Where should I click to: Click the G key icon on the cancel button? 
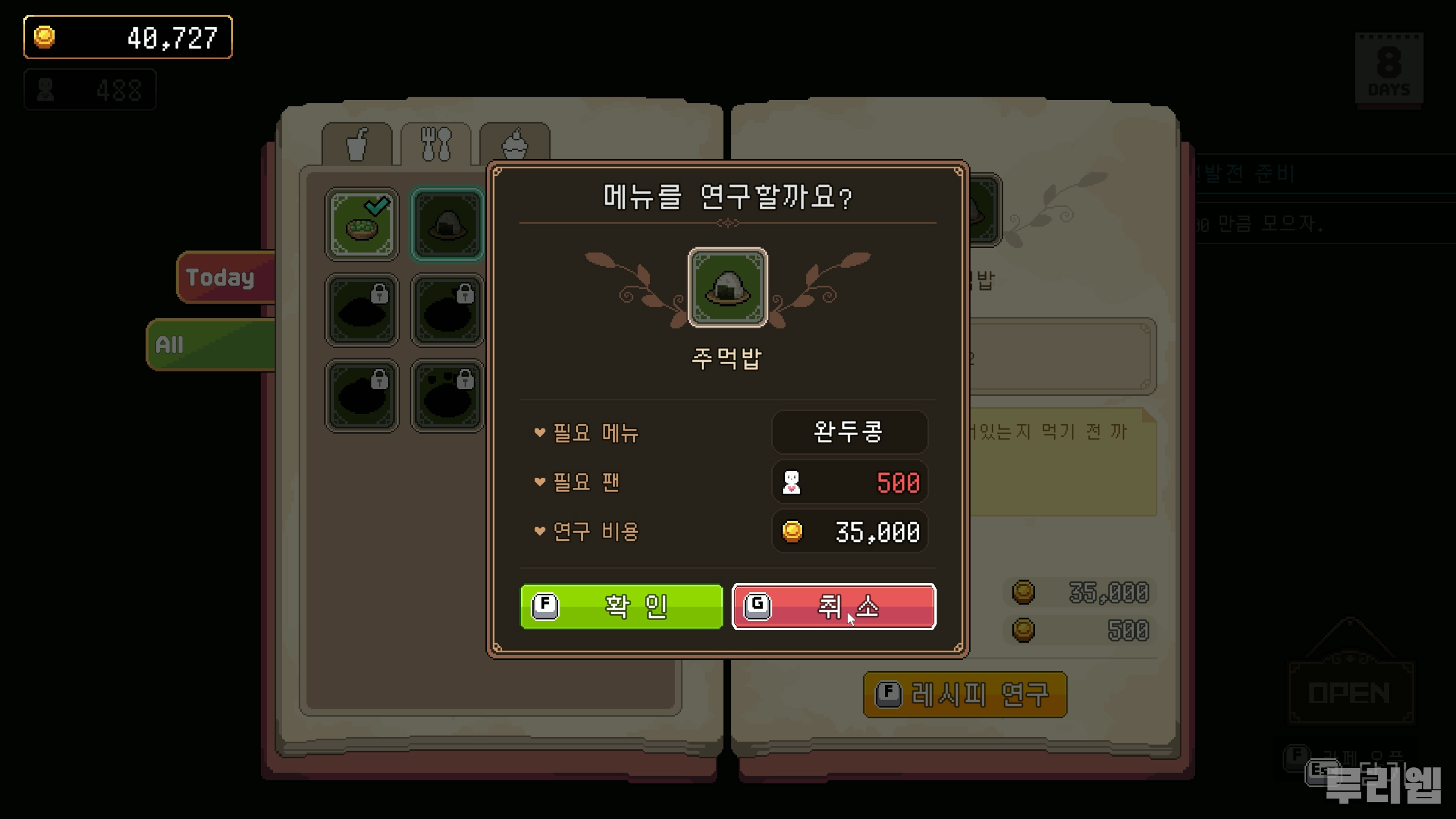click(758, 606)
